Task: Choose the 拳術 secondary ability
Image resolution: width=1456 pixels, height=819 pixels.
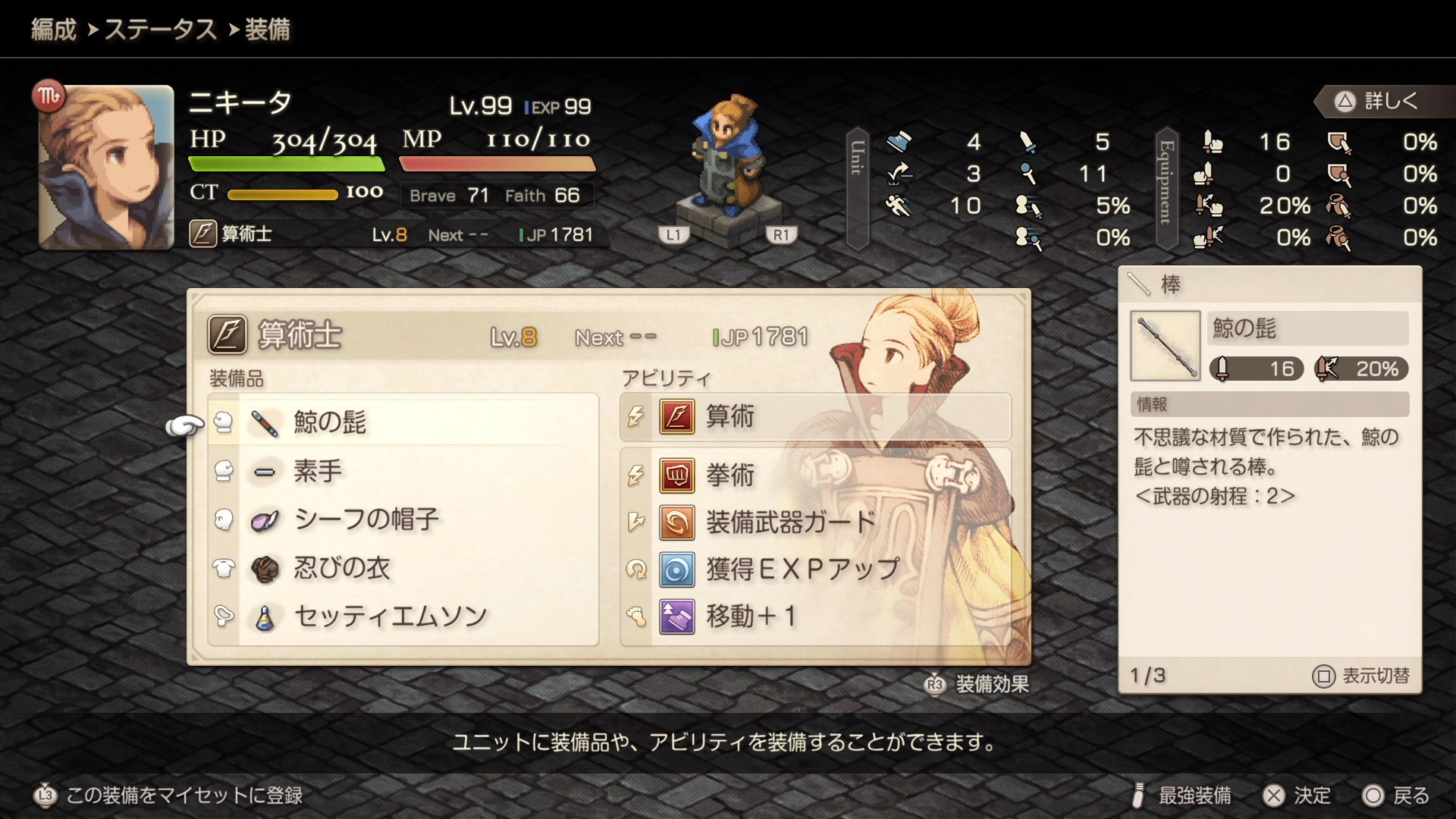Action: (x=815, y=475)
